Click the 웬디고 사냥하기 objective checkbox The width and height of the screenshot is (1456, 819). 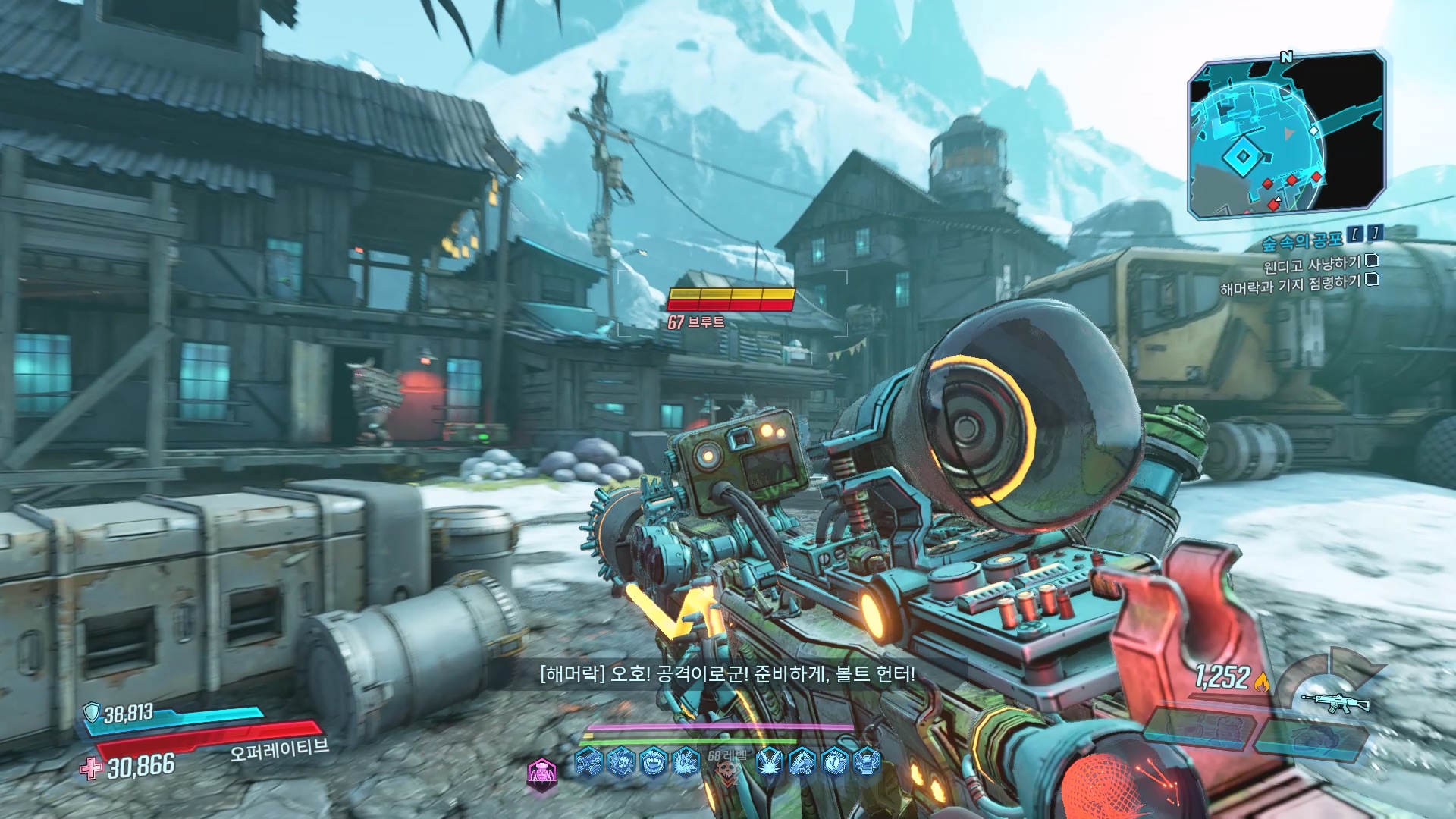(x=1372, y=261)
